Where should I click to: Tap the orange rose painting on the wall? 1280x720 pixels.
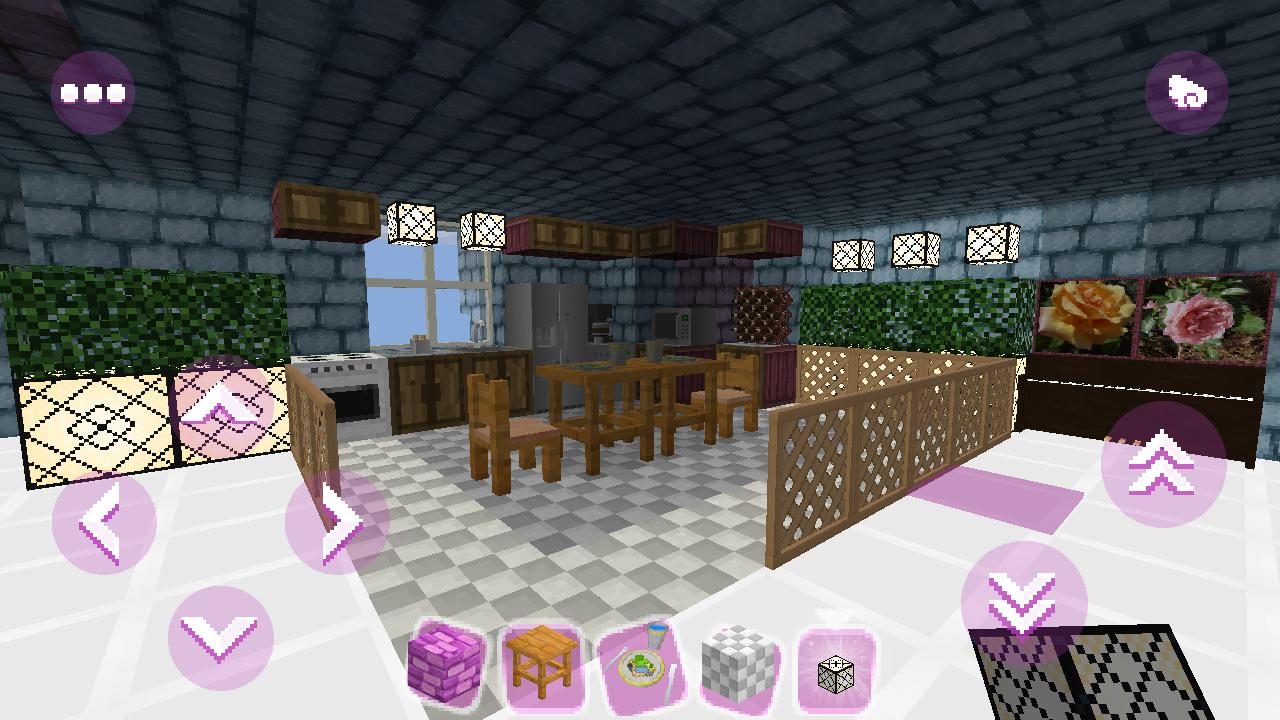pyautogui.click(x=1085, y=315)
